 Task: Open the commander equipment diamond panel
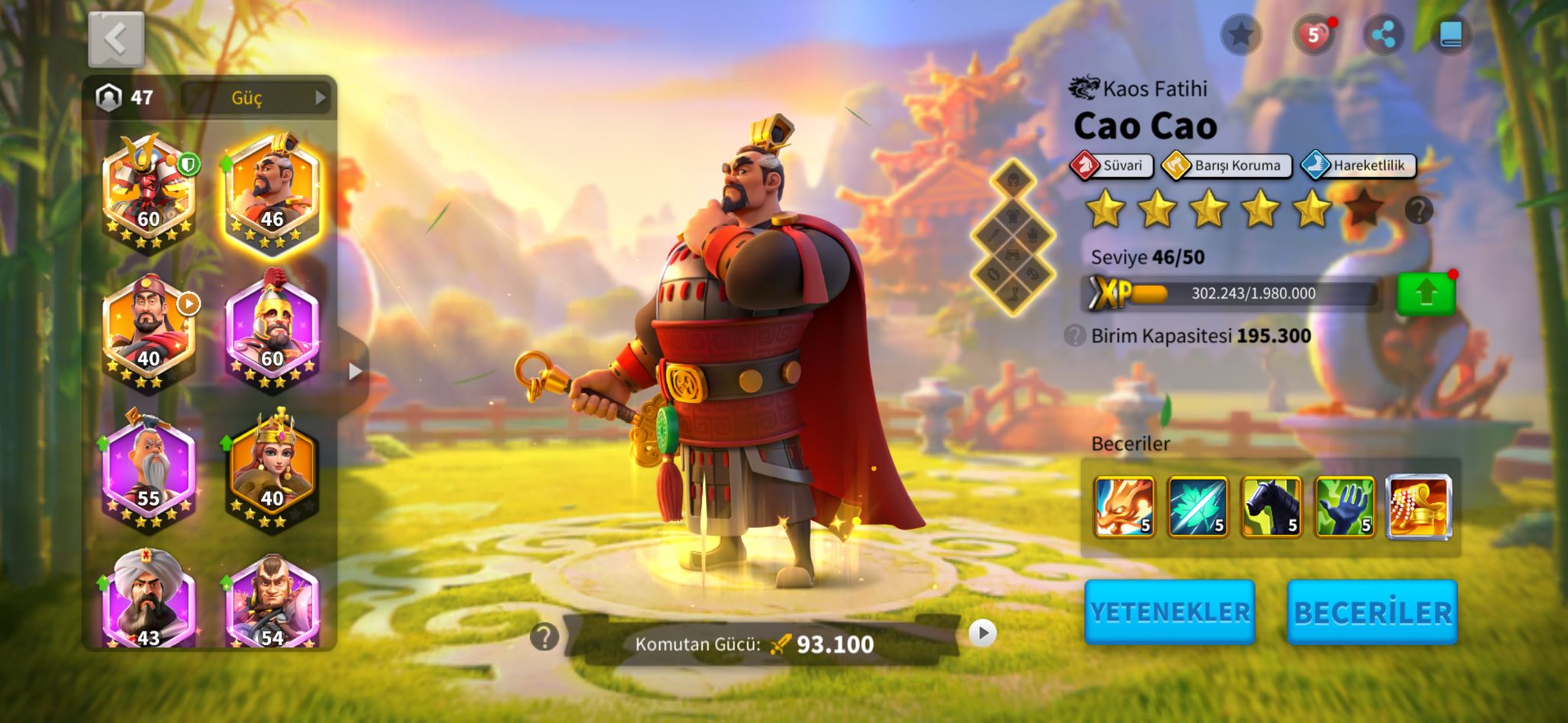coord(1013,238)
